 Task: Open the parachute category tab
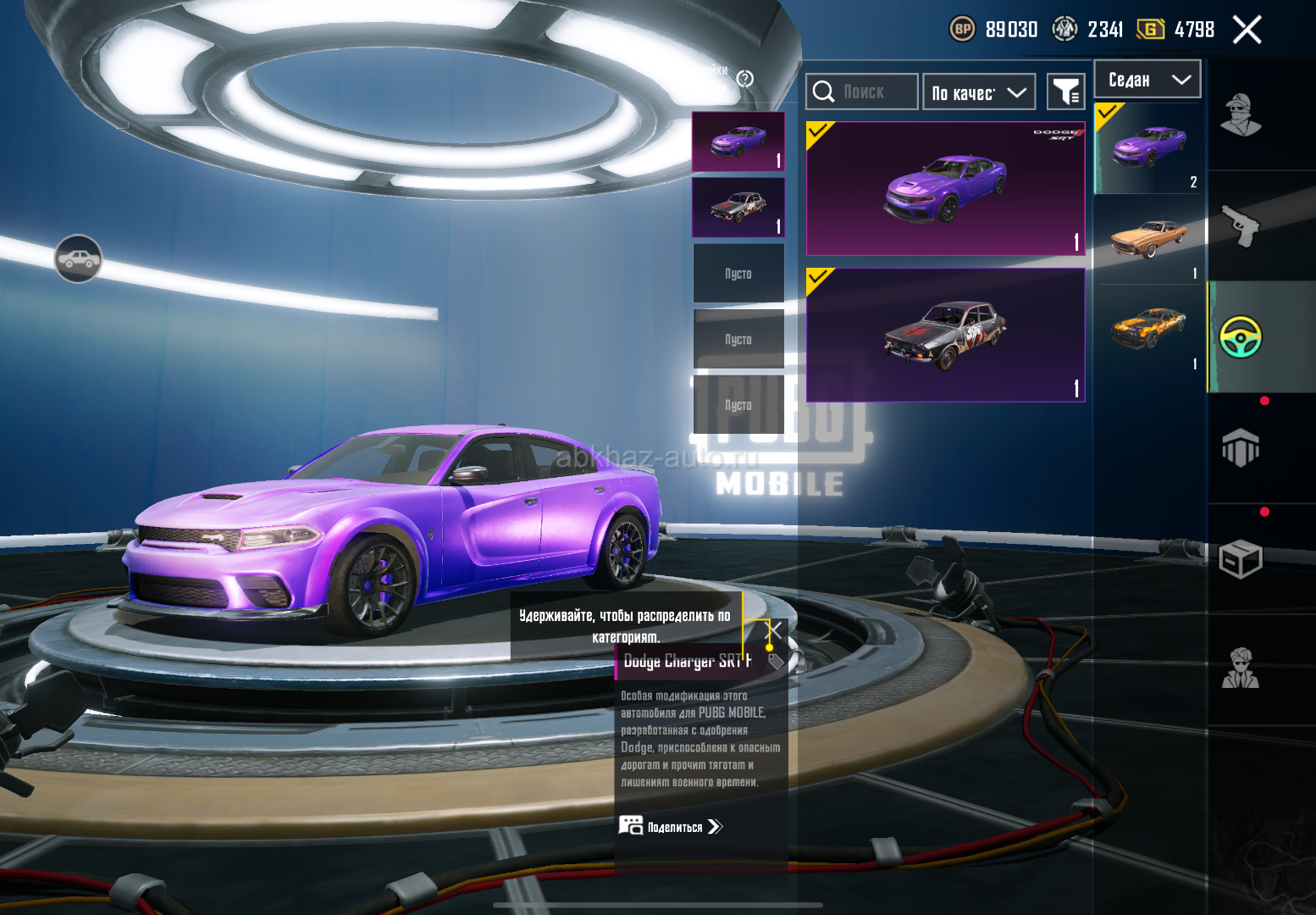[x=1241, y=447]
